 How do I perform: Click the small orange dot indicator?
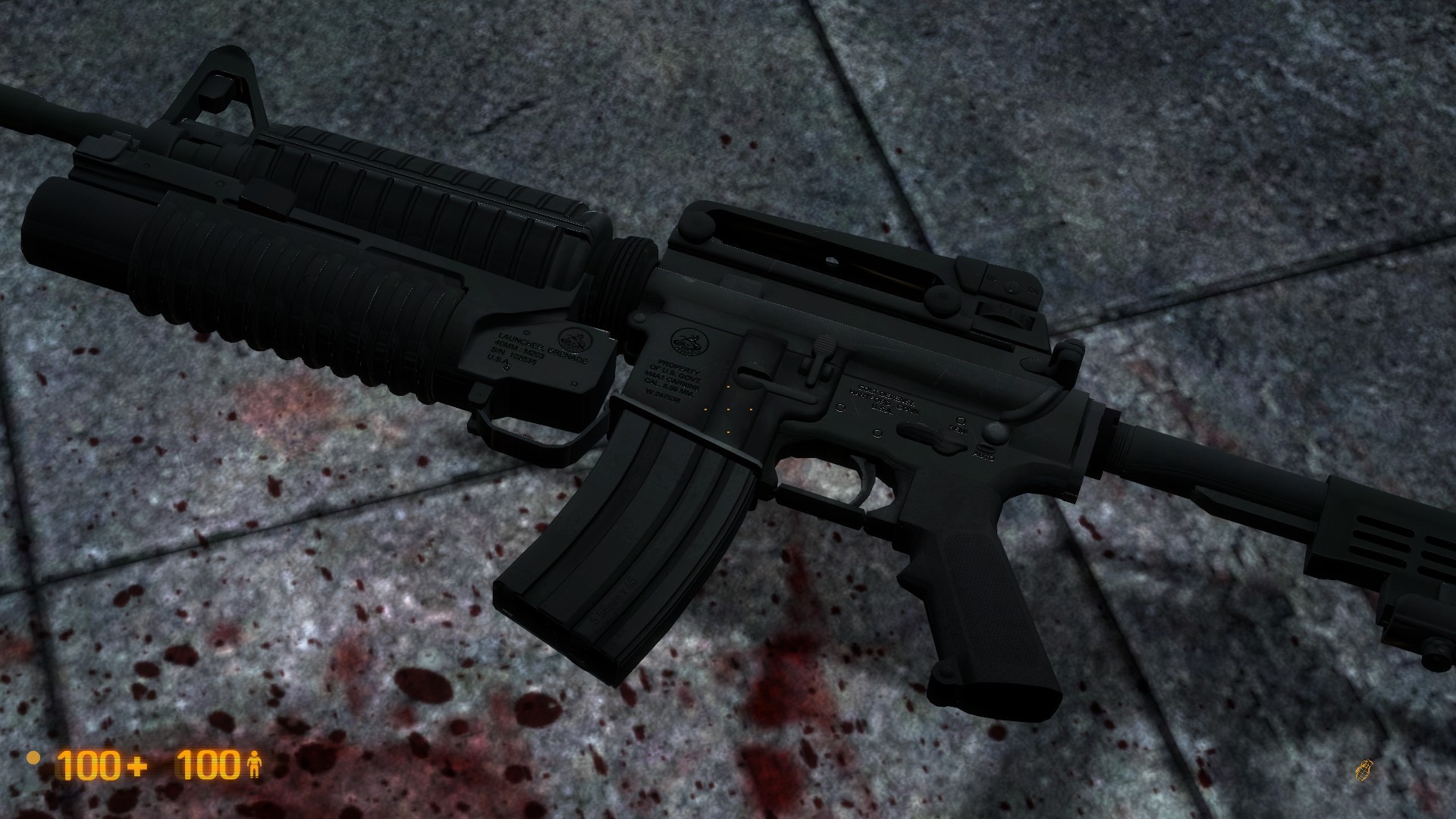pyautogui.click(x=33, y=759)
